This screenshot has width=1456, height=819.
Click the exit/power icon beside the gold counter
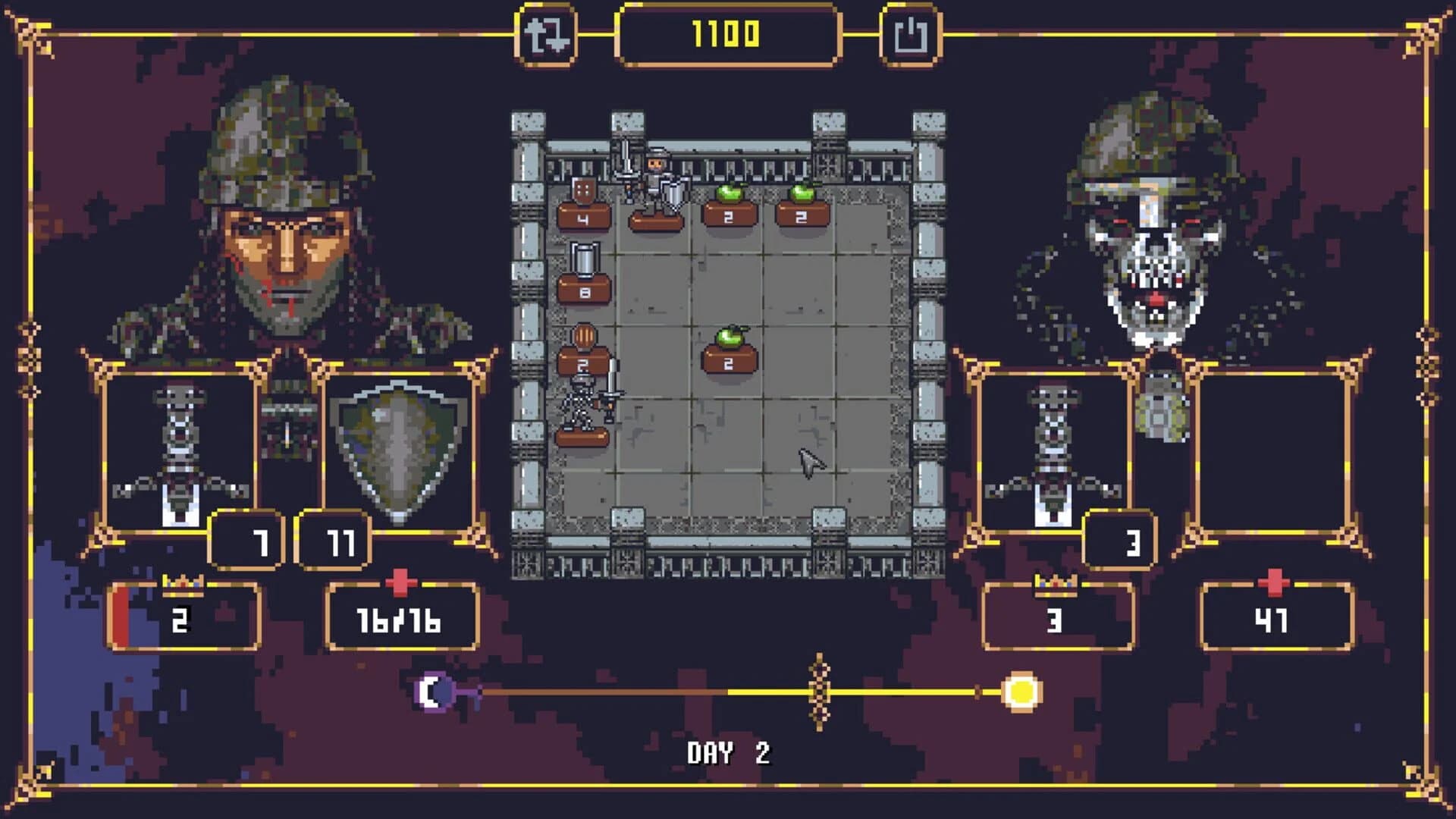point(908,33)
